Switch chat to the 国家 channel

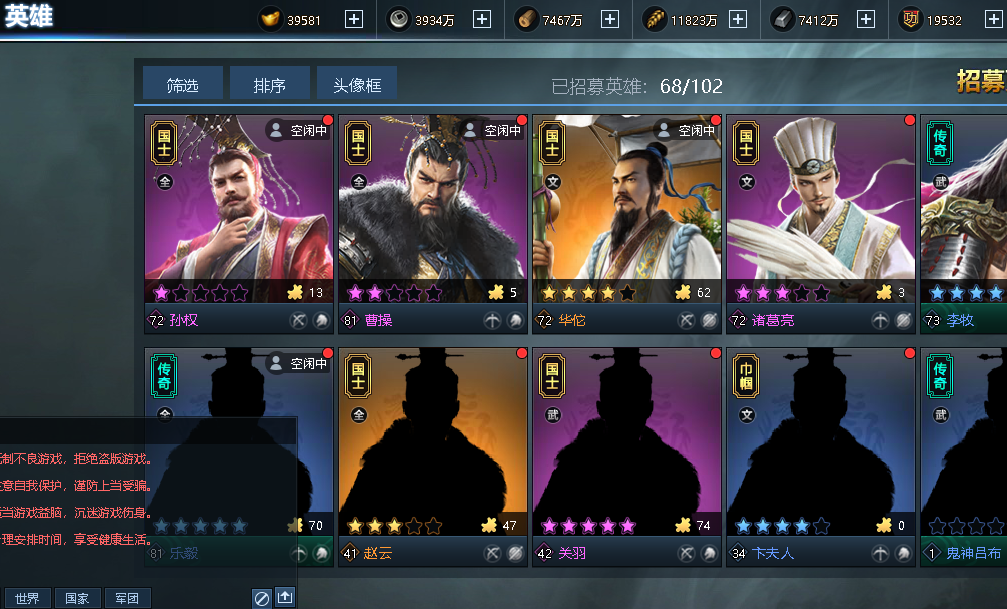77,598
